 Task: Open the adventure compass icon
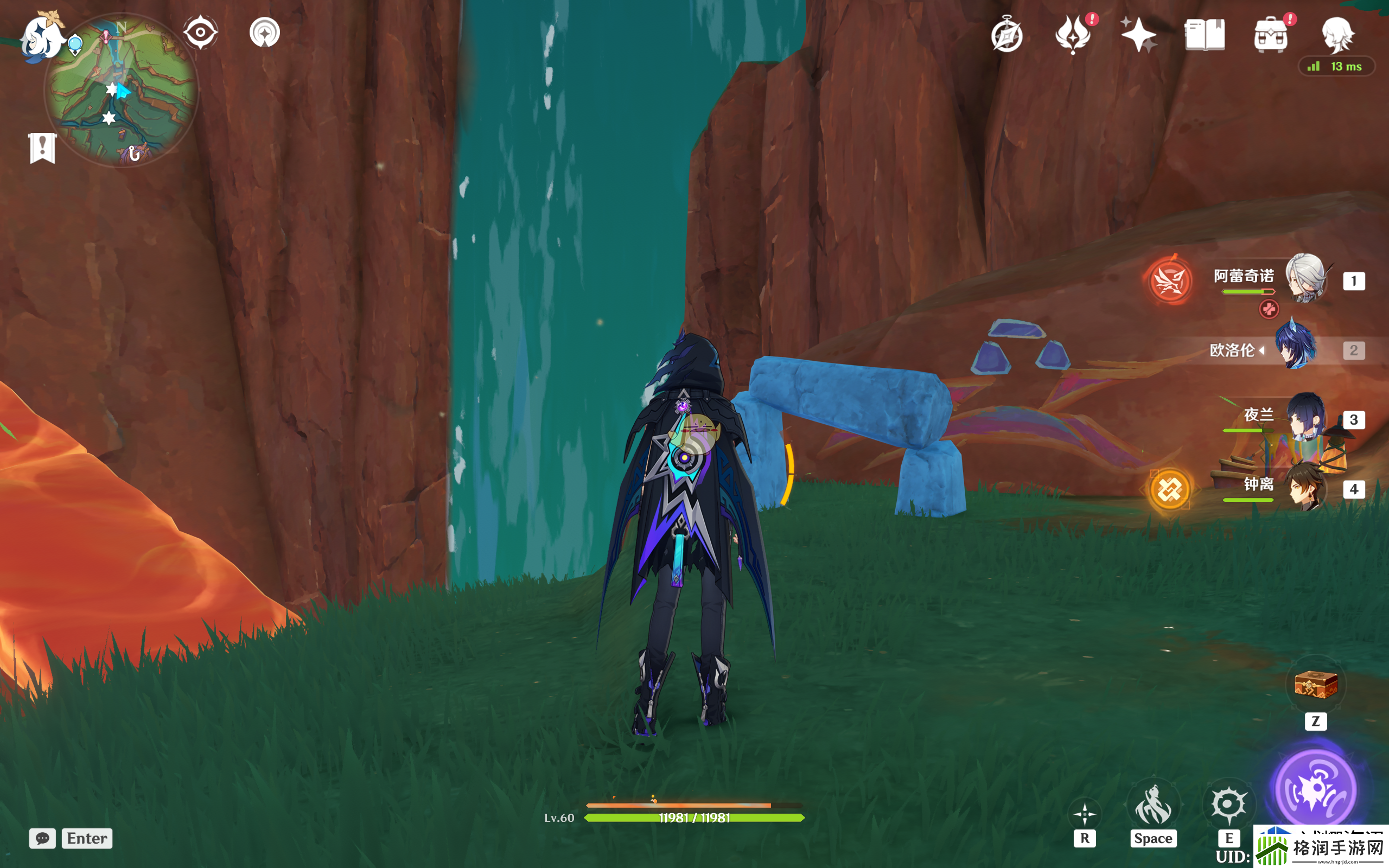click(1006, 36)
